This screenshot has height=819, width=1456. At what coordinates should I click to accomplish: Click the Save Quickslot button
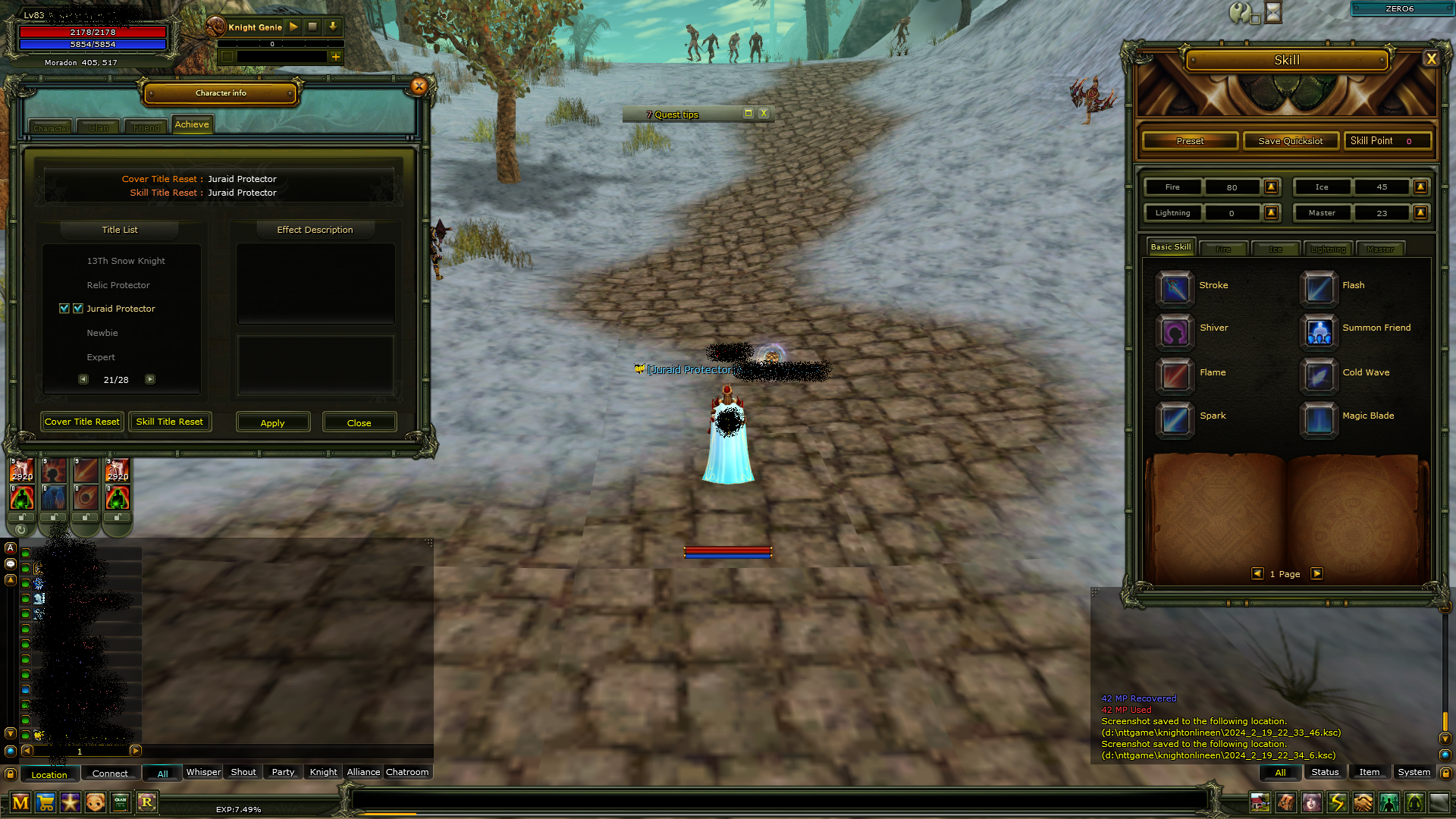(x=1290, y=140)
